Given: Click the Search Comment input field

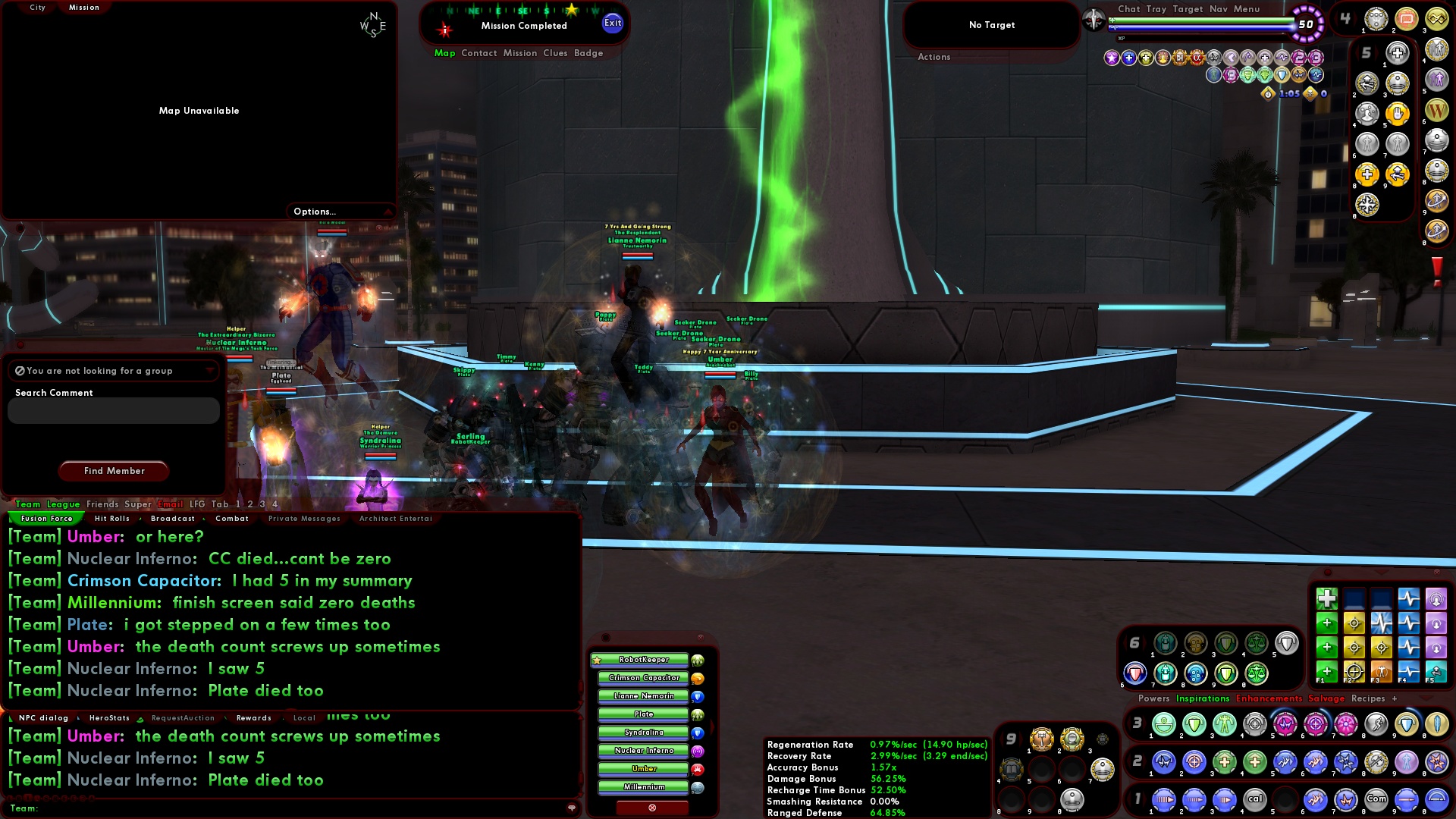Looking at the screenshot, I should pos(112,410).
